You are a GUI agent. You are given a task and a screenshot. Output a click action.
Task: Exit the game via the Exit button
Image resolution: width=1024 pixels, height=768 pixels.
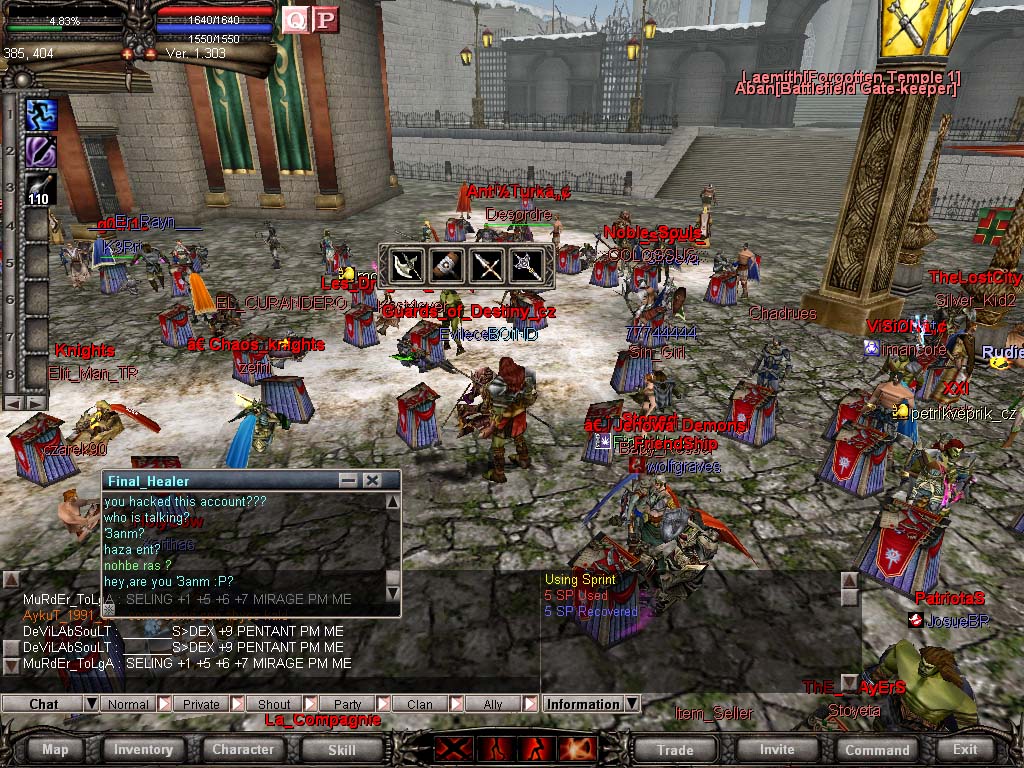965,749
